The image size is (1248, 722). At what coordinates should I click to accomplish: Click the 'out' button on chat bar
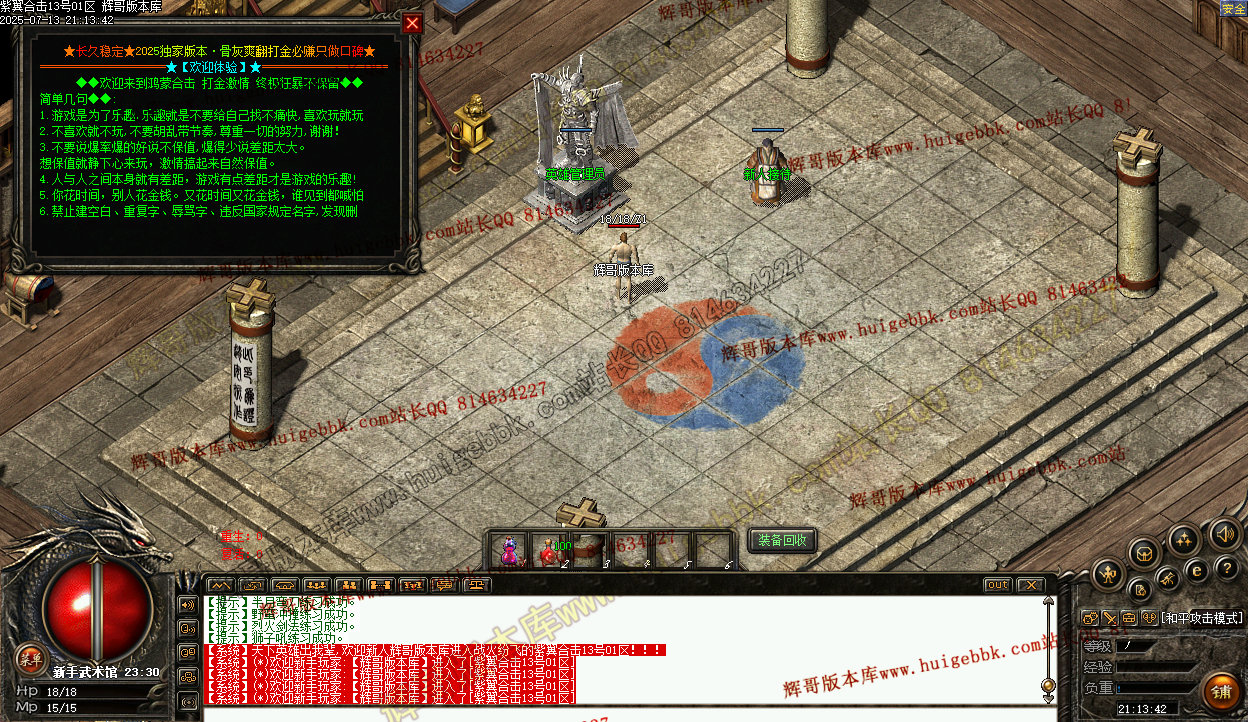tap(997, 585)
